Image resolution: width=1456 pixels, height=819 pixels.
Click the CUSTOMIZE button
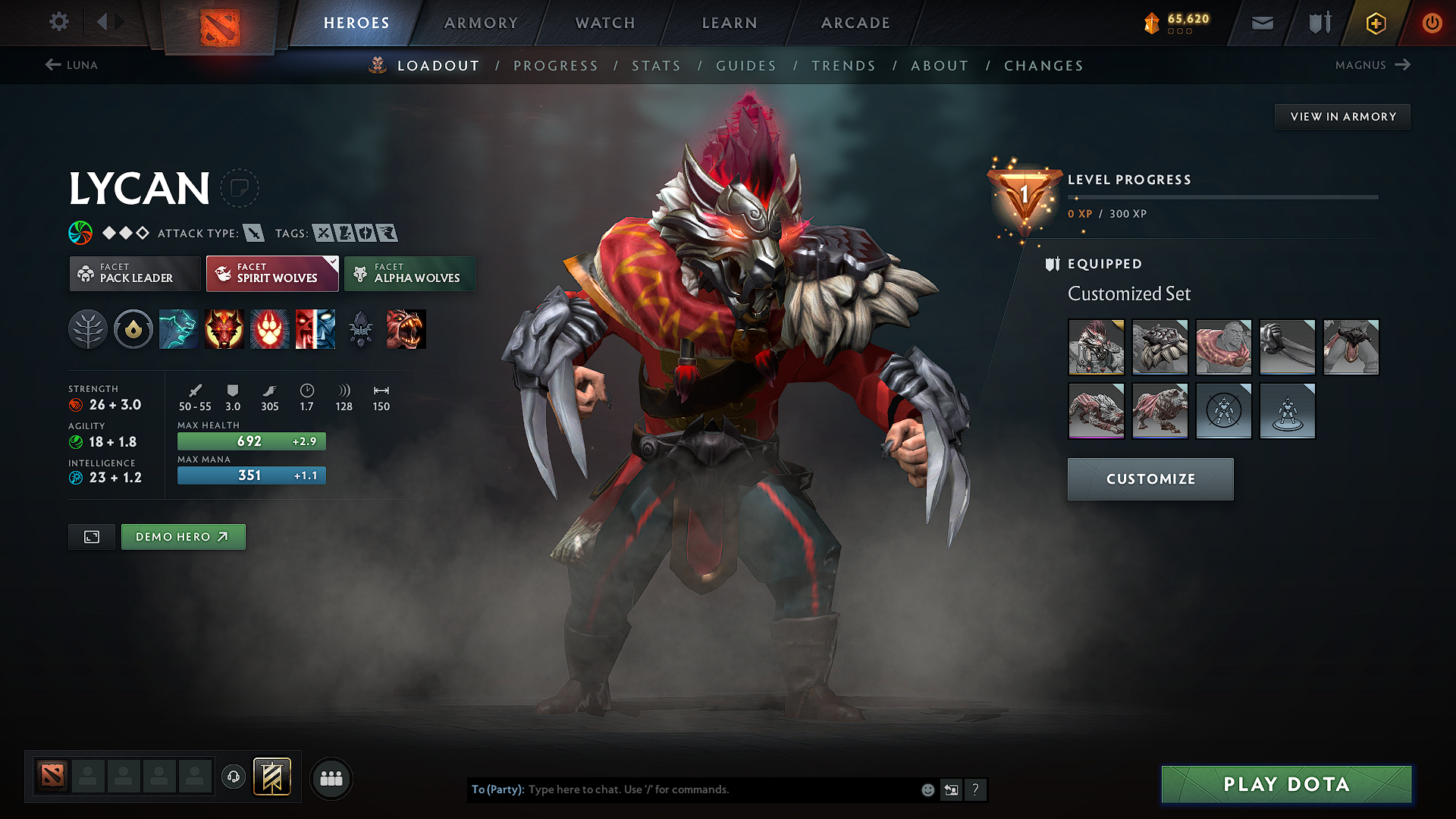[1150, 479]
